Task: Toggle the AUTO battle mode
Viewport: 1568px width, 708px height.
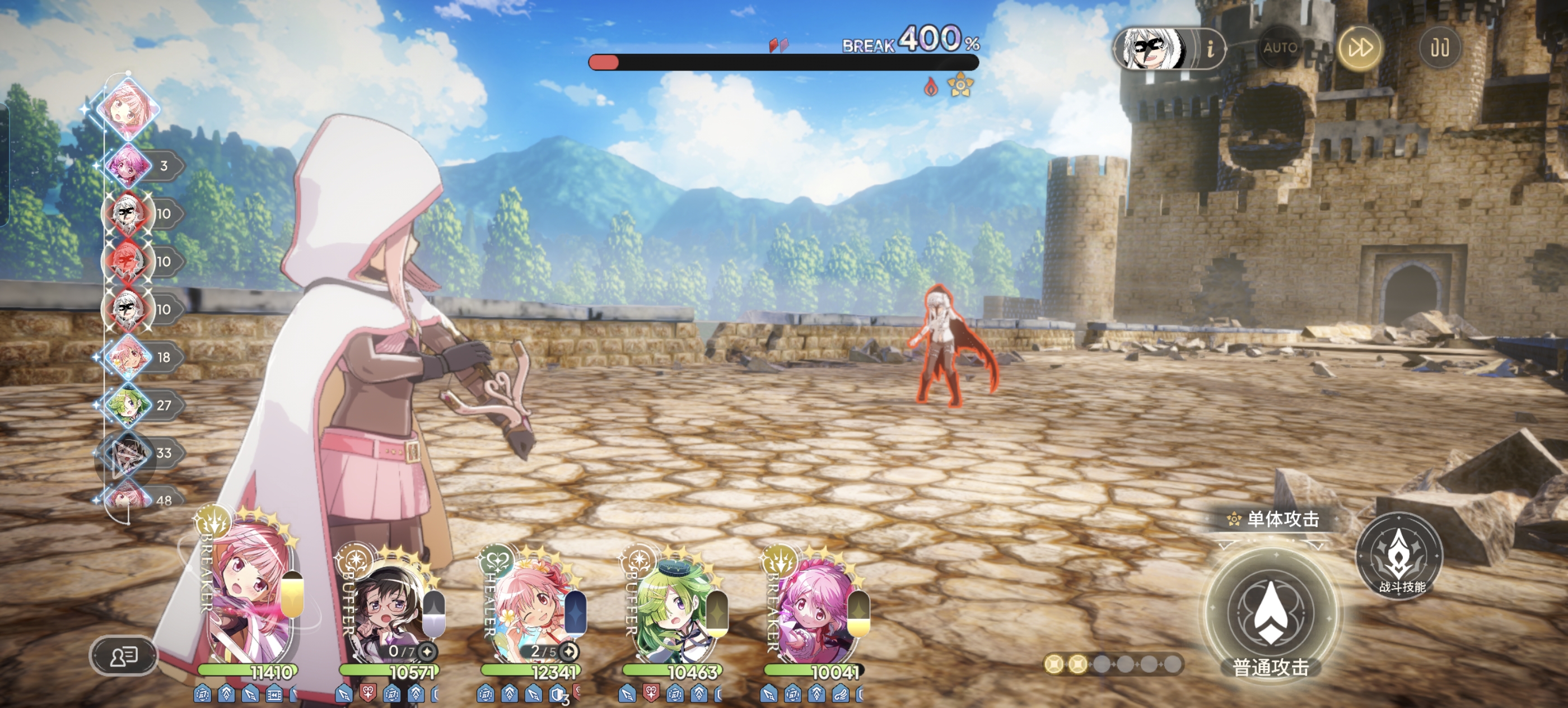Action: tap(1280, 48)
